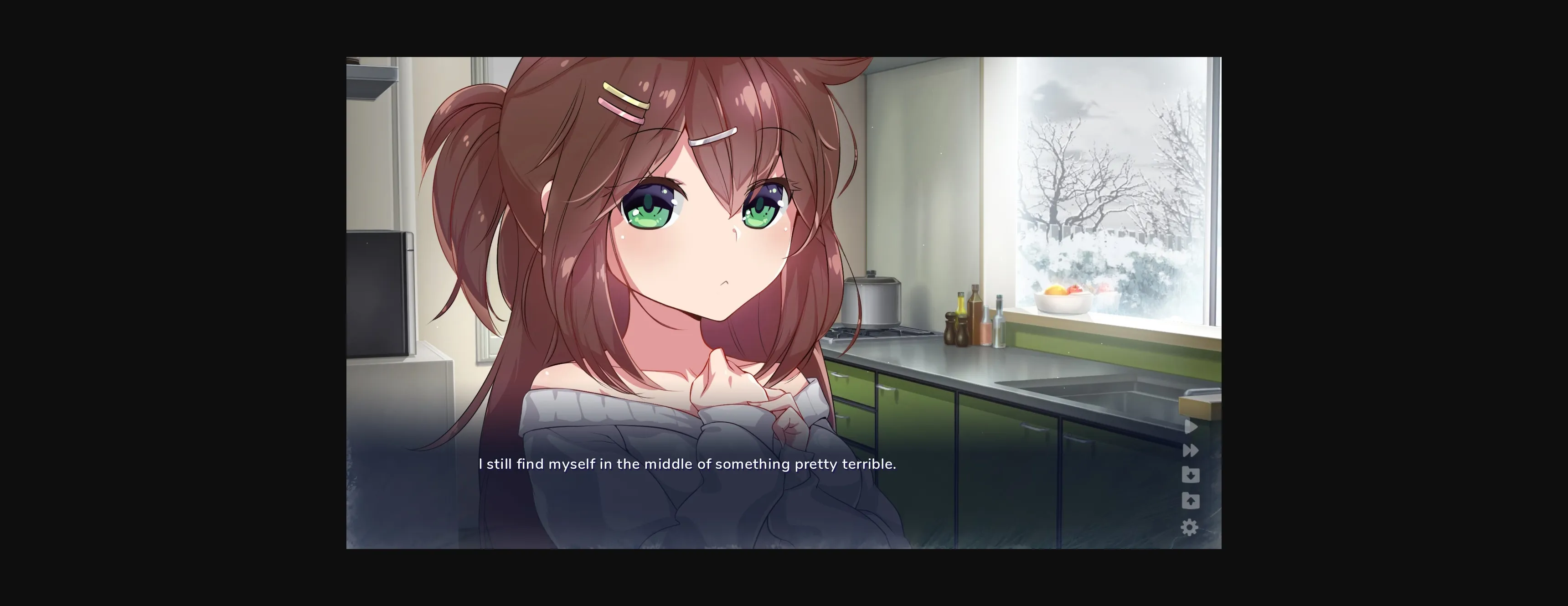Click the folder icon with downward arrow
The image size is (1568, 606).
pos(1191,475)
